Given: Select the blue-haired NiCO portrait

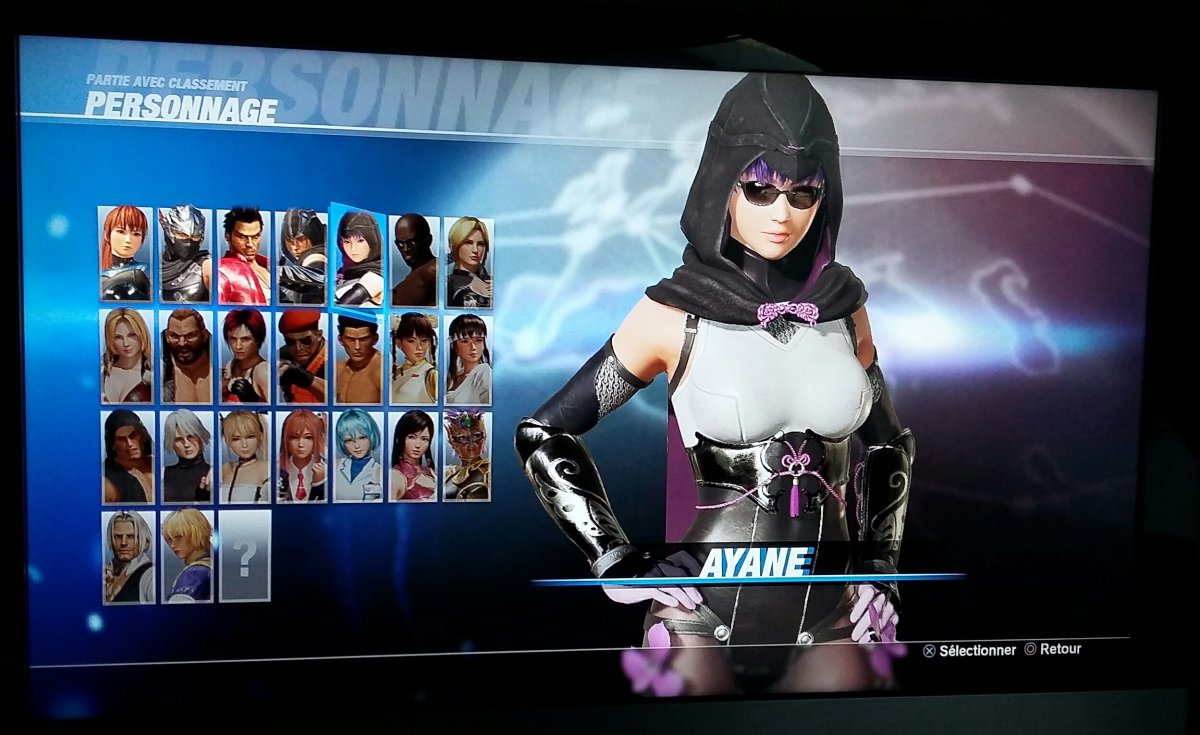Looking at the screenshot, I should coord(358,456).
